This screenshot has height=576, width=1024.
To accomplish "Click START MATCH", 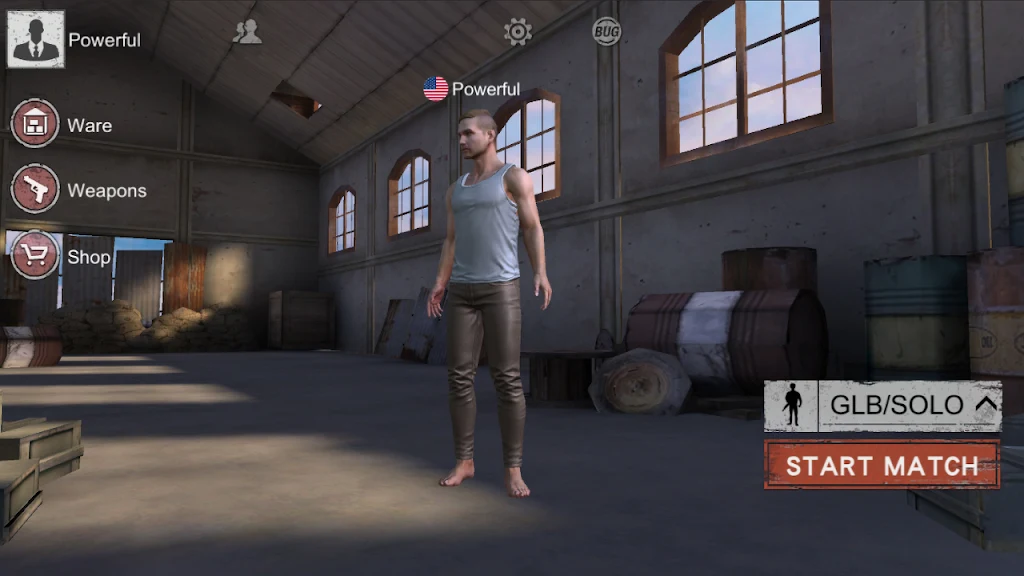I will [x=882, y=466].
